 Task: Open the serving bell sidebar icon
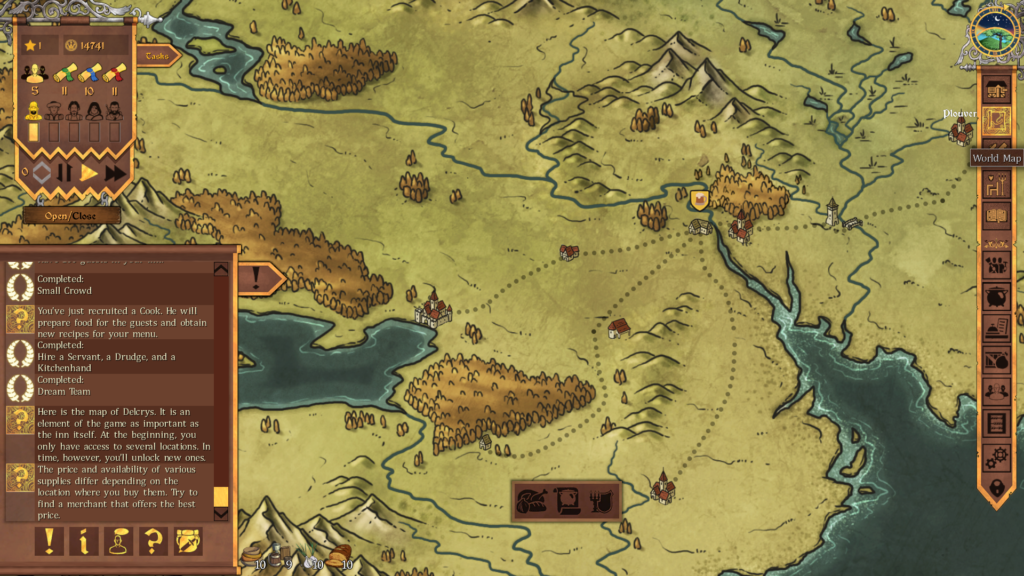[x=995, y=328]
